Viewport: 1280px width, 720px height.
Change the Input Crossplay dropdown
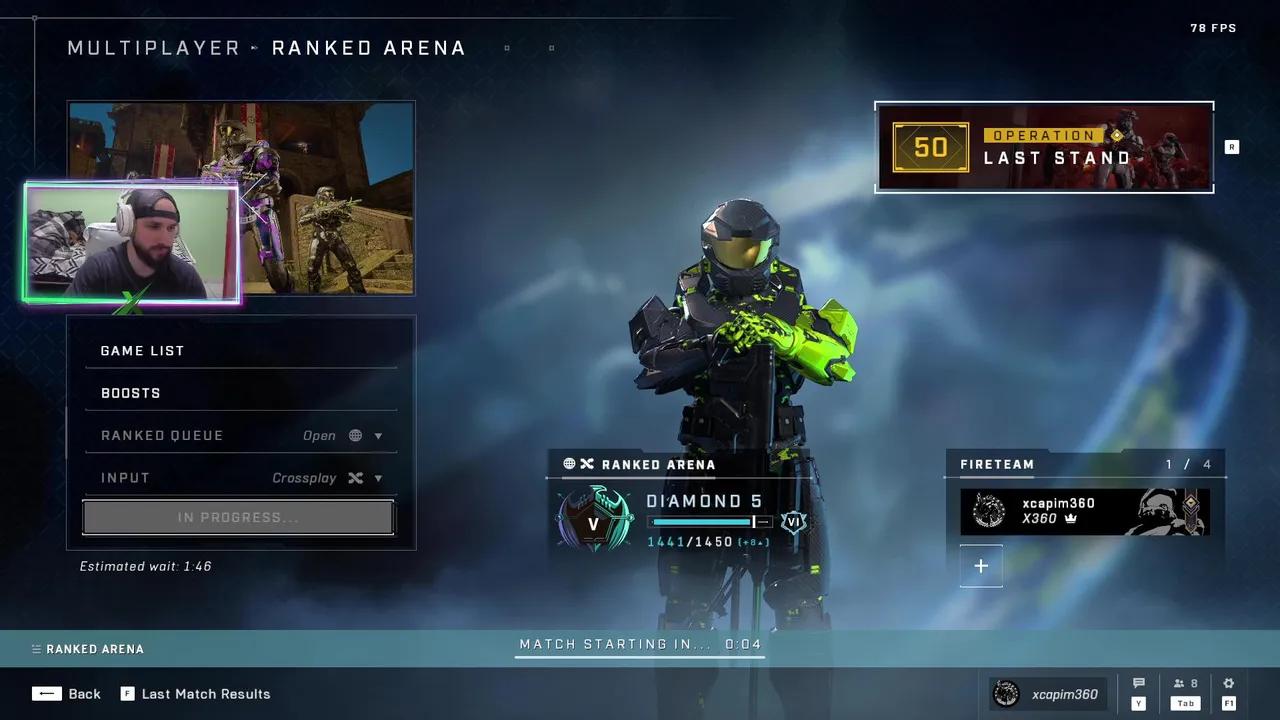pos(240,478)
